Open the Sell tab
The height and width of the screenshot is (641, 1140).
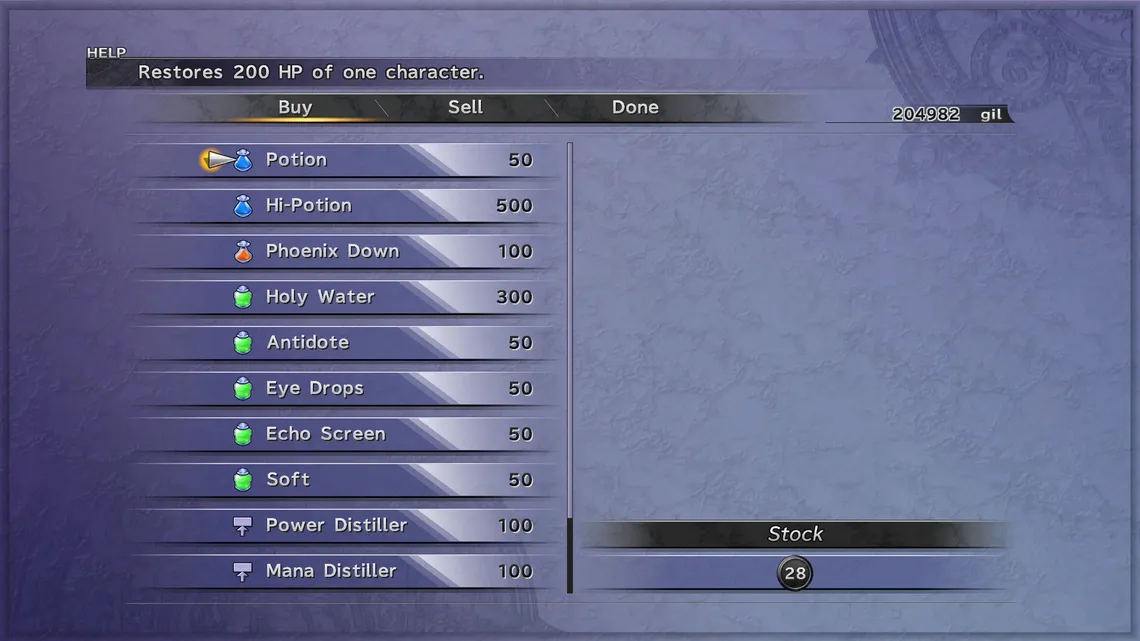[x=465, y=107]
